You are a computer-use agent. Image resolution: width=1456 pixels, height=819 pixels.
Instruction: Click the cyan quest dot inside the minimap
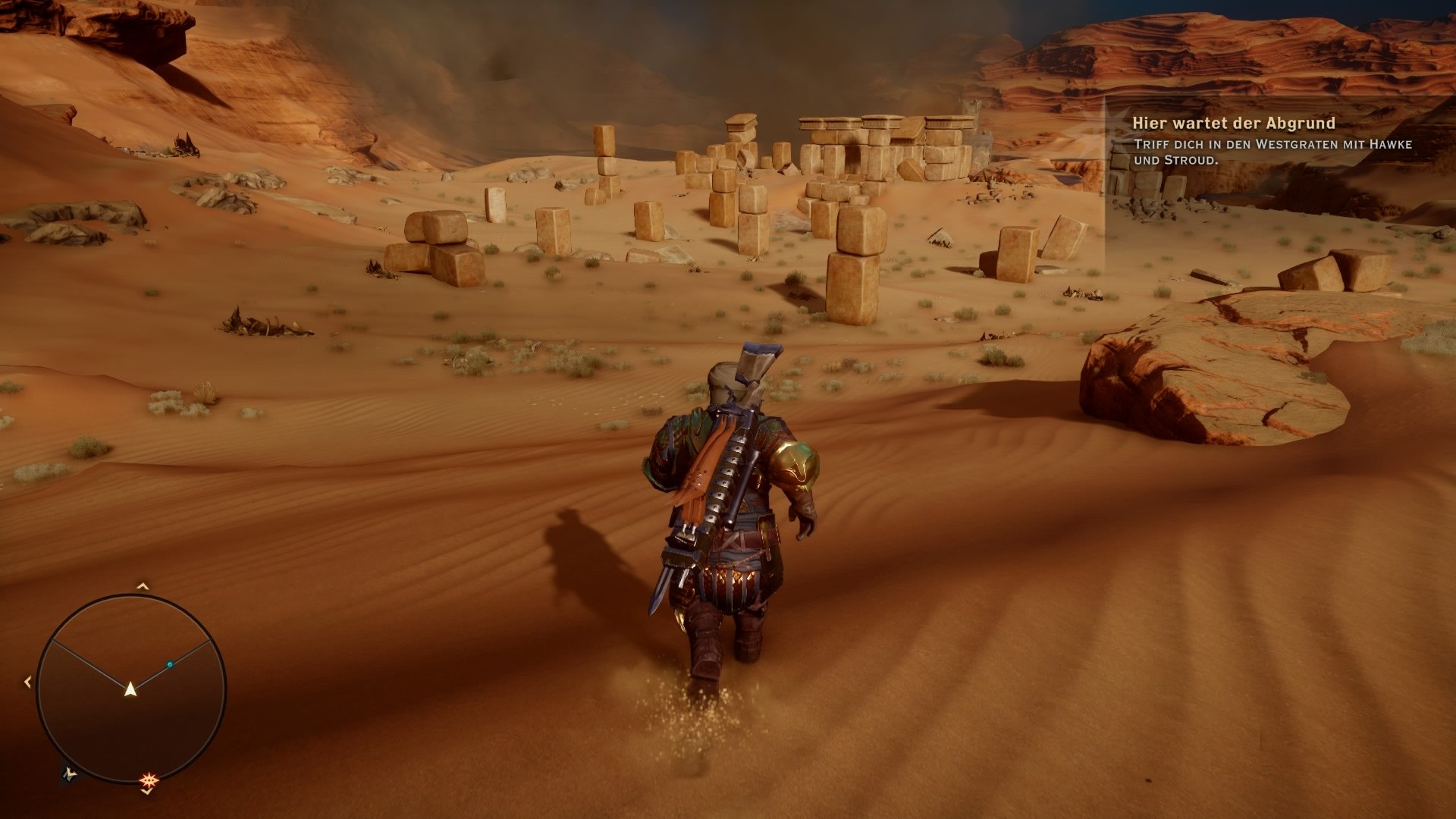[170, 664]
